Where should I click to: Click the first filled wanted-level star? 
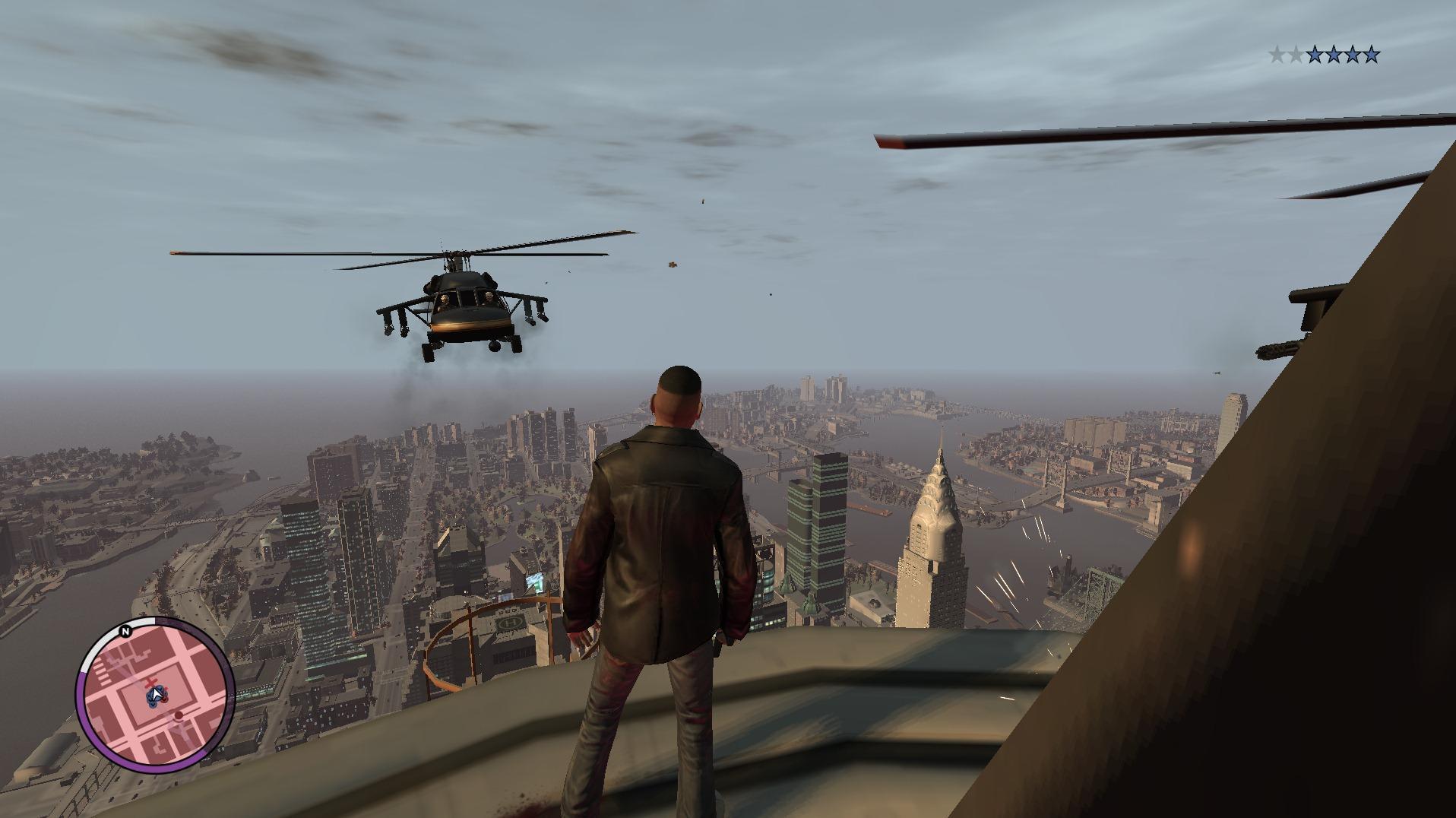1315,53
